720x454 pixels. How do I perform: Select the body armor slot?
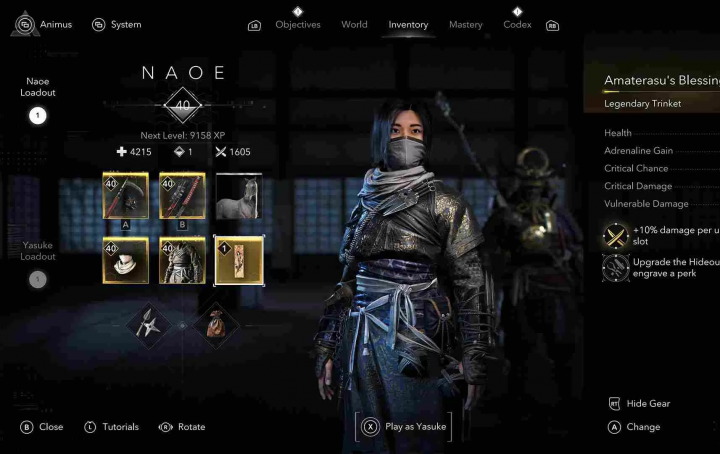coord(182,260)
